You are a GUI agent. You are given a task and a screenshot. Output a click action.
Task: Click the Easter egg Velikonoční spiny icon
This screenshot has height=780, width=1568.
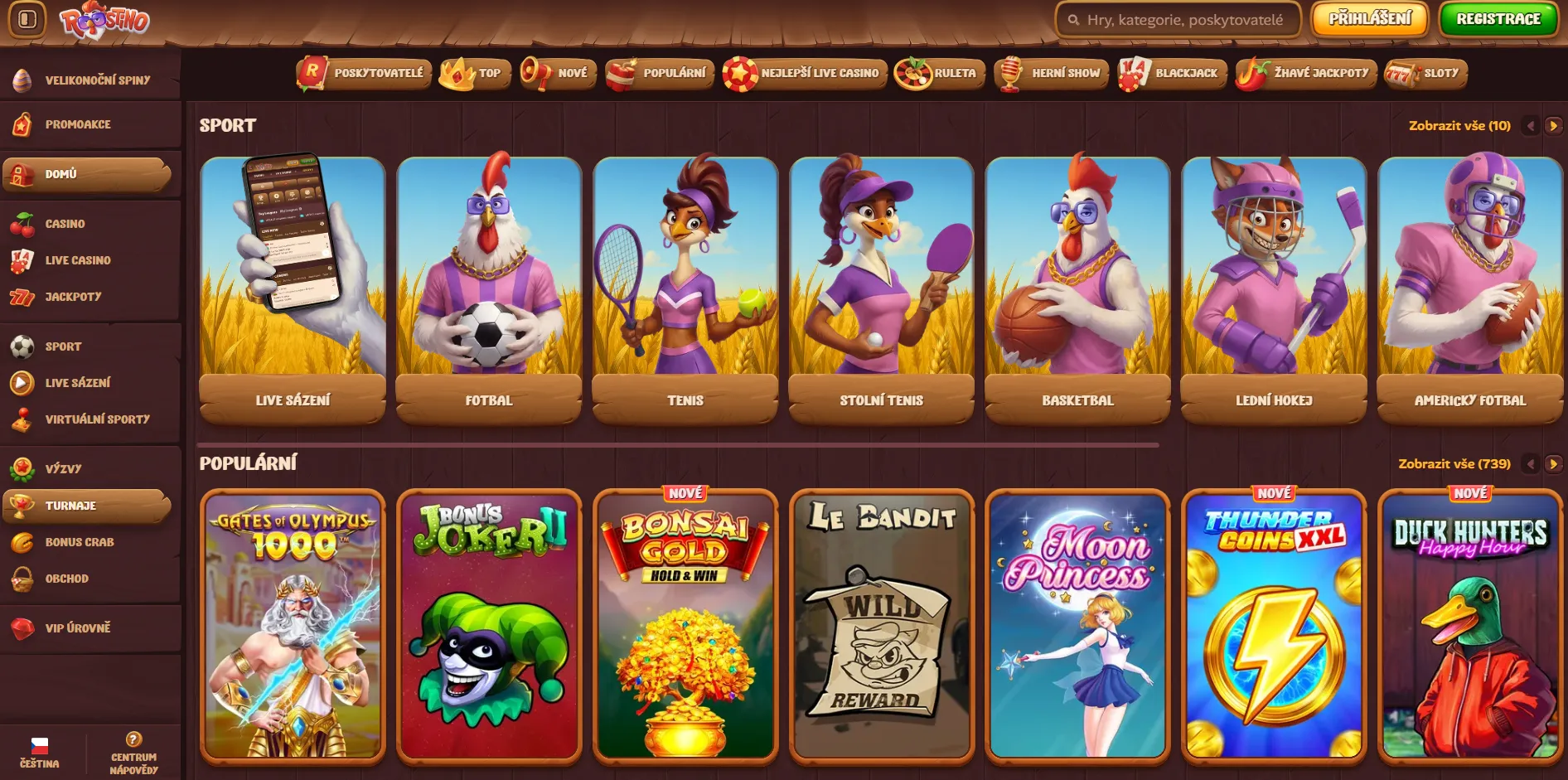22,80
